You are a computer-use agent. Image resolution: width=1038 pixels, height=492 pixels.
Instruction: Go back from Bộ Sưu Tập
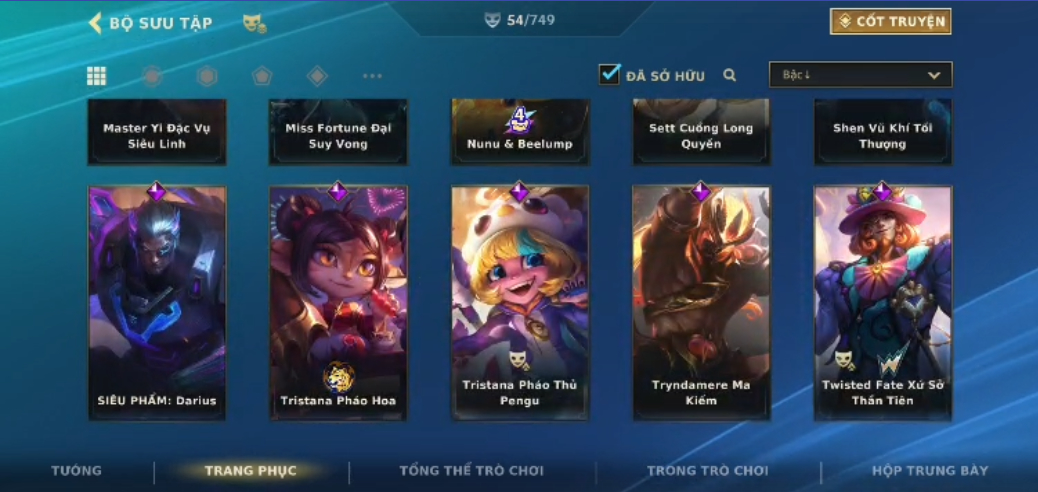click(x=96, y=22)
